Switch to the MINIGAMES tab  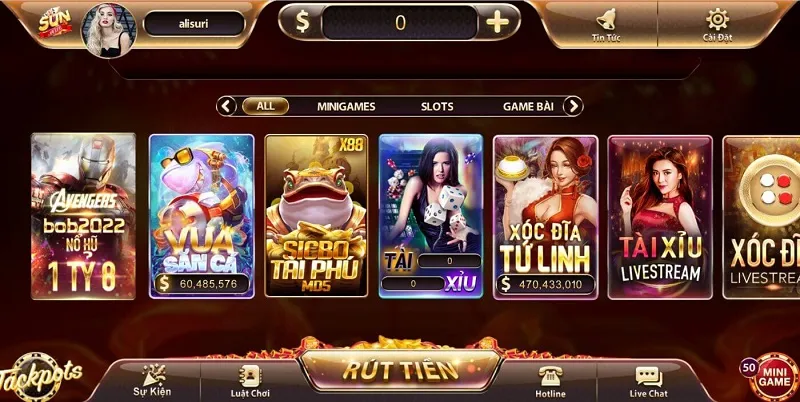pyautogui.click(x=344, y=106)
